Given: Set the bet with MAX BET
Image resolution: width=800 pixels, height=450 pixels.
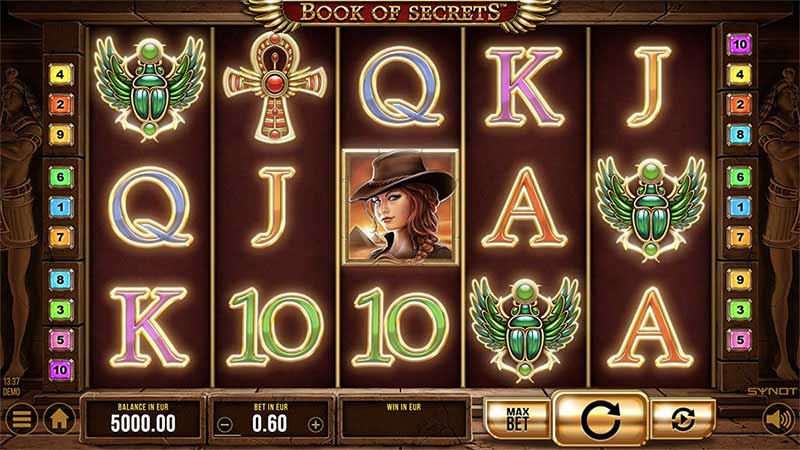Looking at the screenshot, I should (x=515, y=418).
